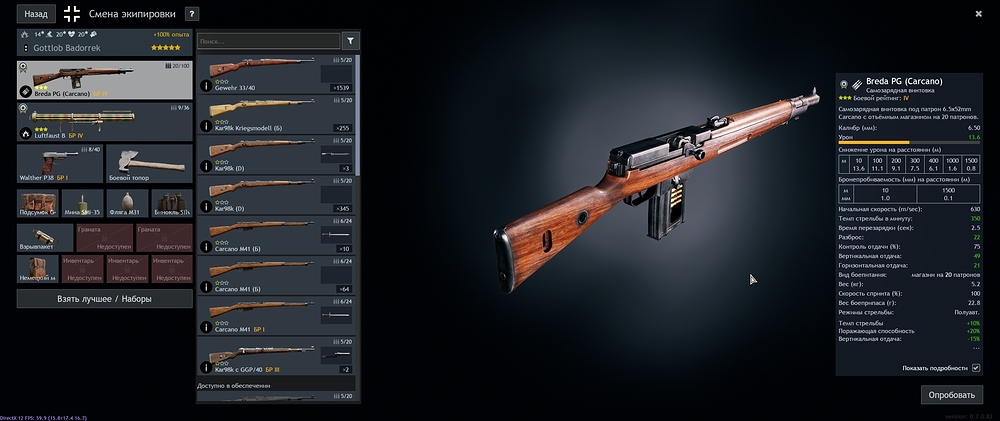Open the Мина SMi-35 mine slot
The image size is (1000, 421).
coord(82,204)
